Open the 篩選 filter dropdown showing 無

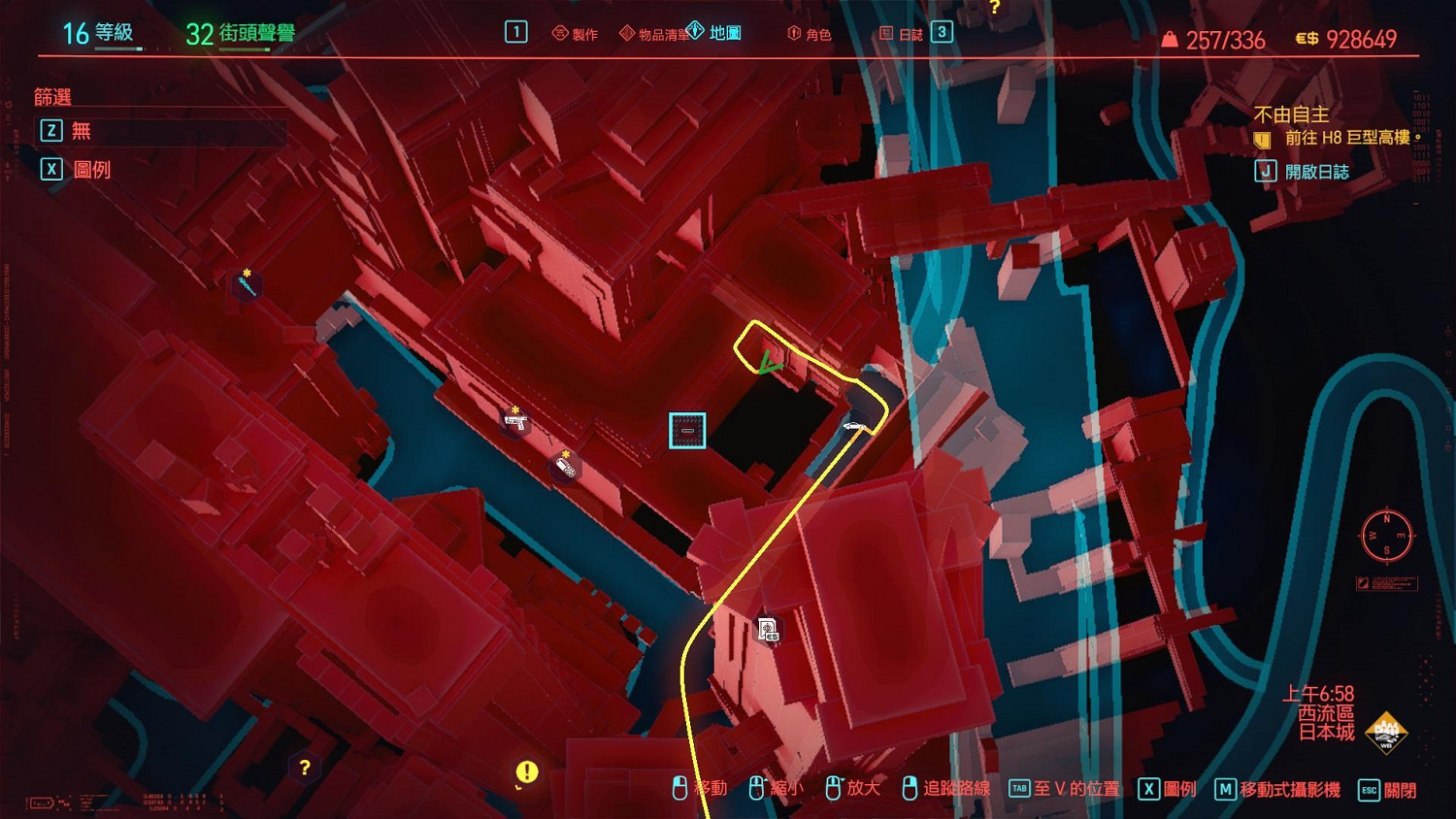click(x=160, y=131)
